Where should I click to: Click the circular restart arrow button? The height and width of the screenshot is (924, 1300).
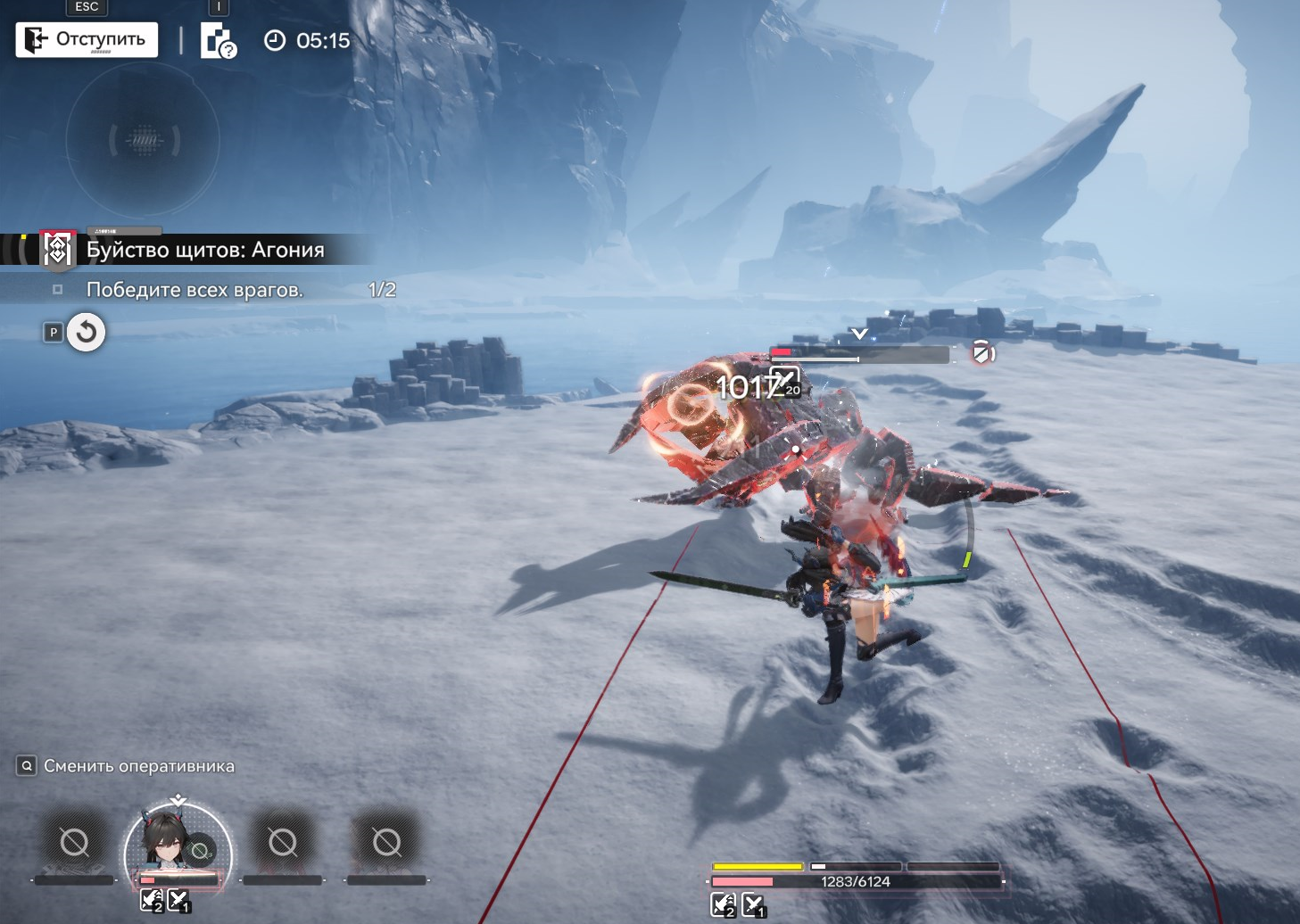[86, 333]
